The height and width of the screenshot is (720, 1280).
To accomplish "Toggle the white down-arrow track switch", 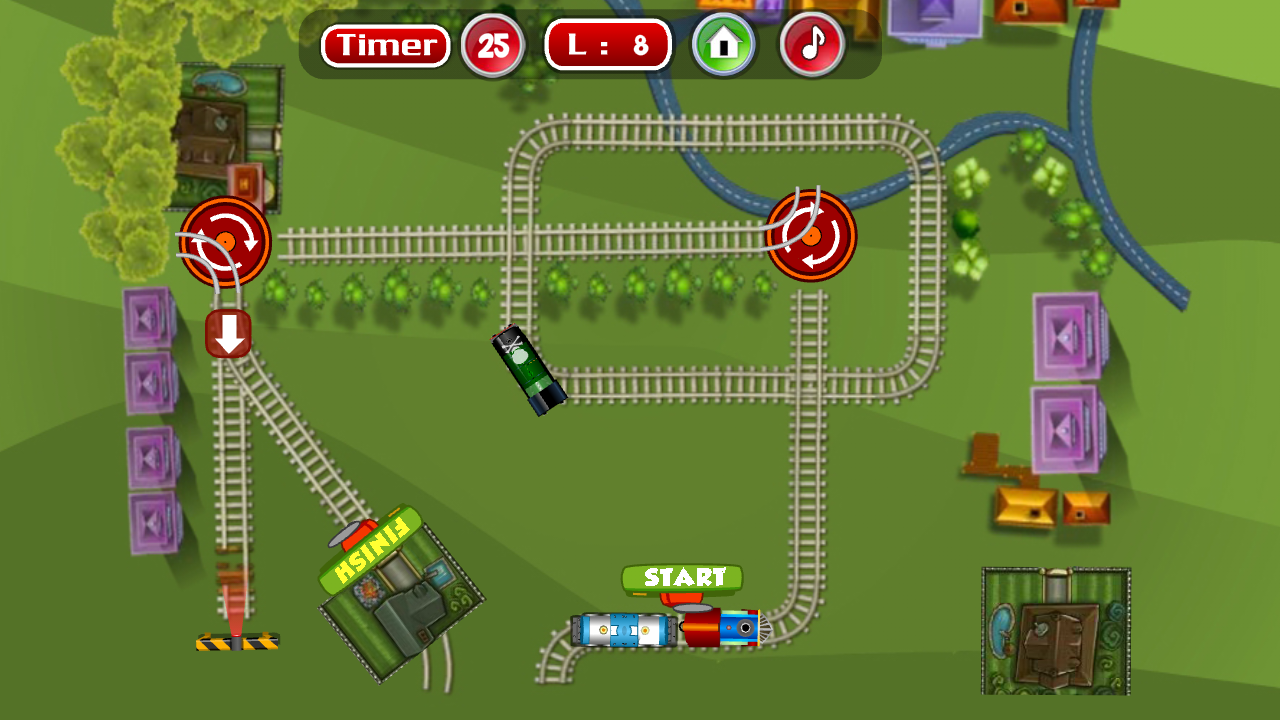I will pos(229,334).
